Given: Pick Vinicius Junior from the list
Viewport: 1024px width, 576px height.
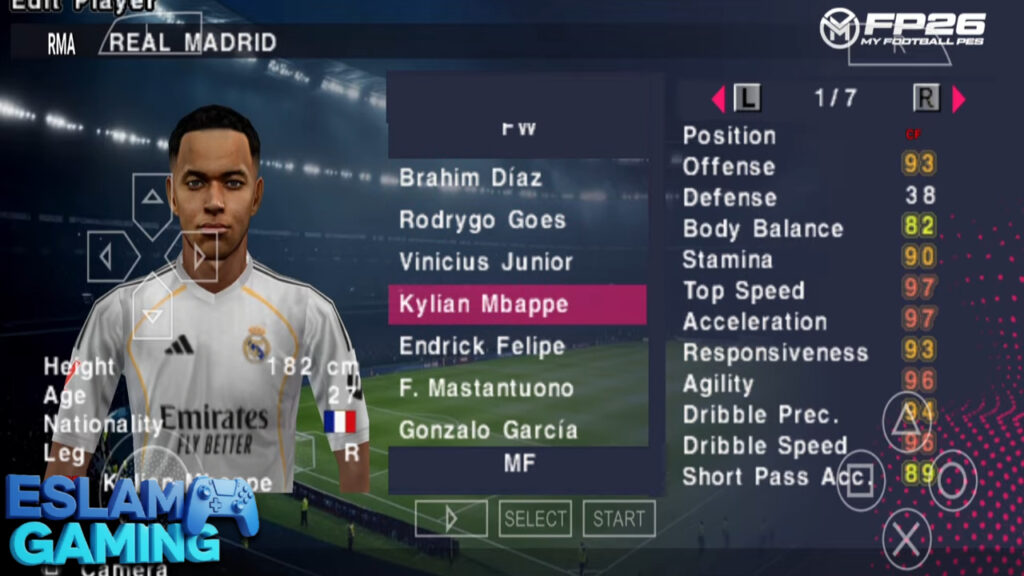Looking at the screenshot, I should click(486, 262).
